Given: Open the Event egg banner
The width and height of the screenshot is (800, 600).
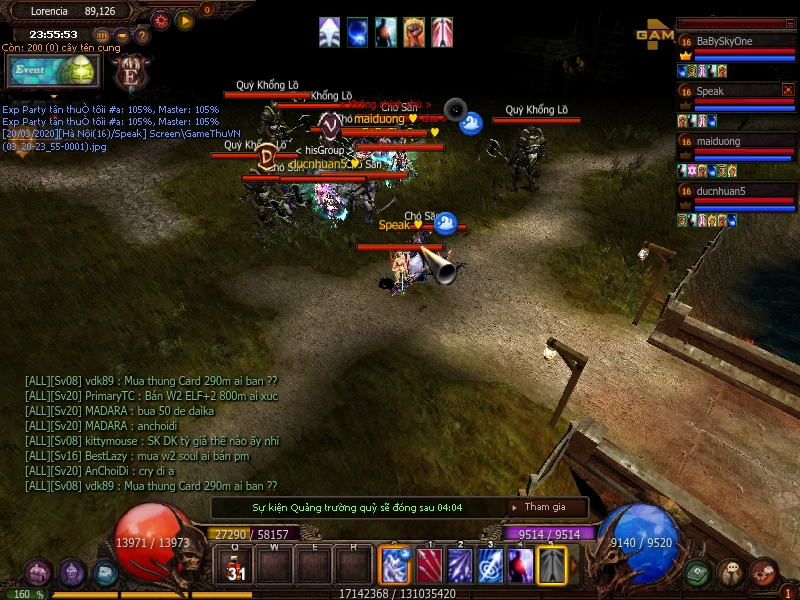Looking at the screenshot, I should click(x=53, y=71).
